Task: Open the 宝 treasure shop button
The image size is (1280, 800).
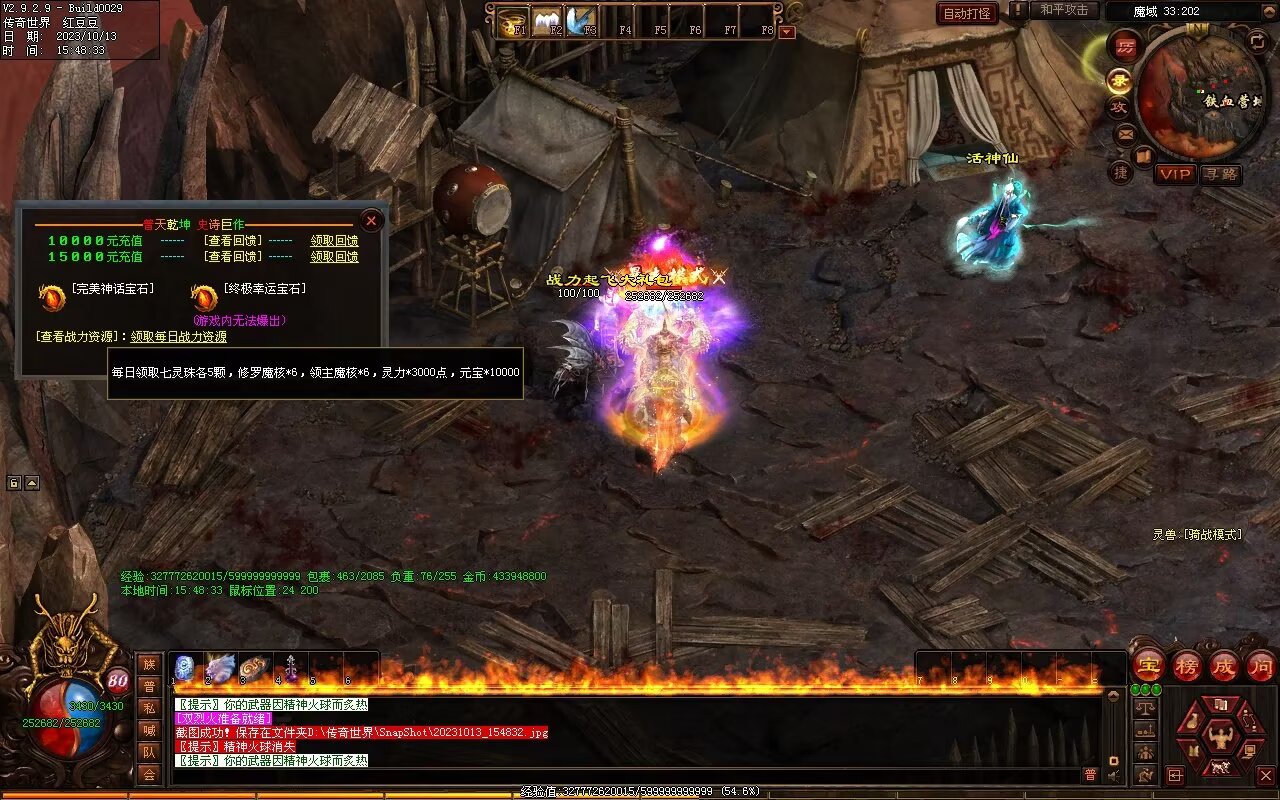Action: pyautogui.click(x=1149, y=665)
